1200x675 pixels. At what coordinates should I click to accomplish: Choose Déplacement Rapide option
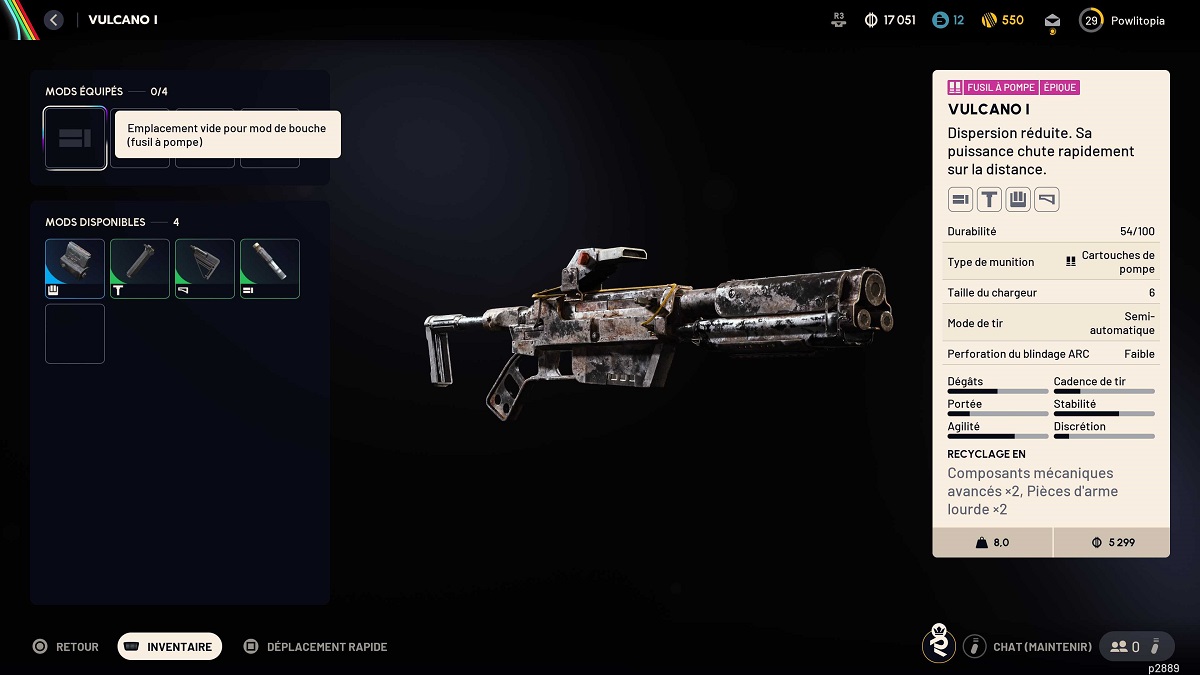[316, 647]
